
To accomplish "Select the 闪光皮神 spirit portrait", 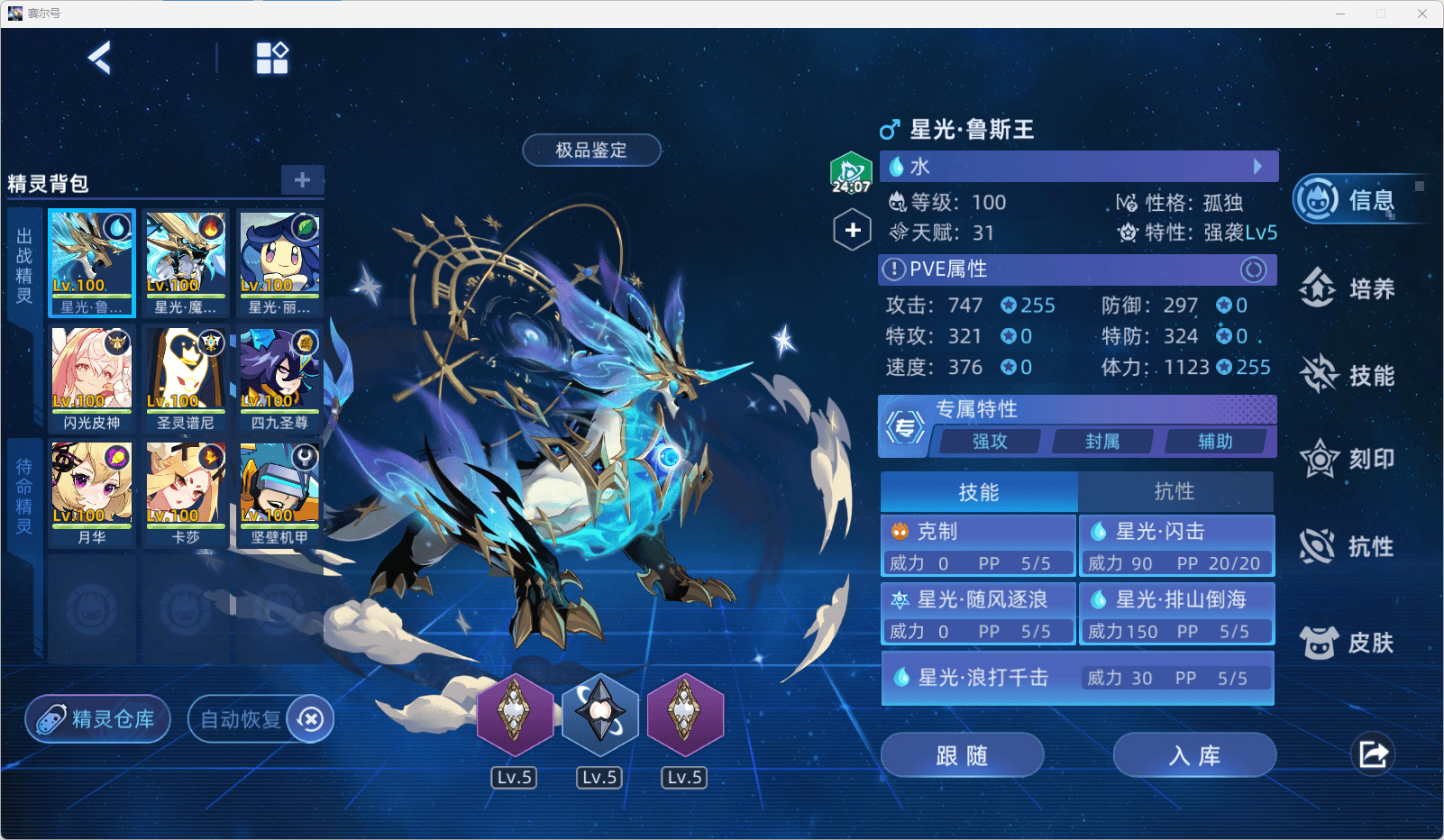I will [92, 379].
